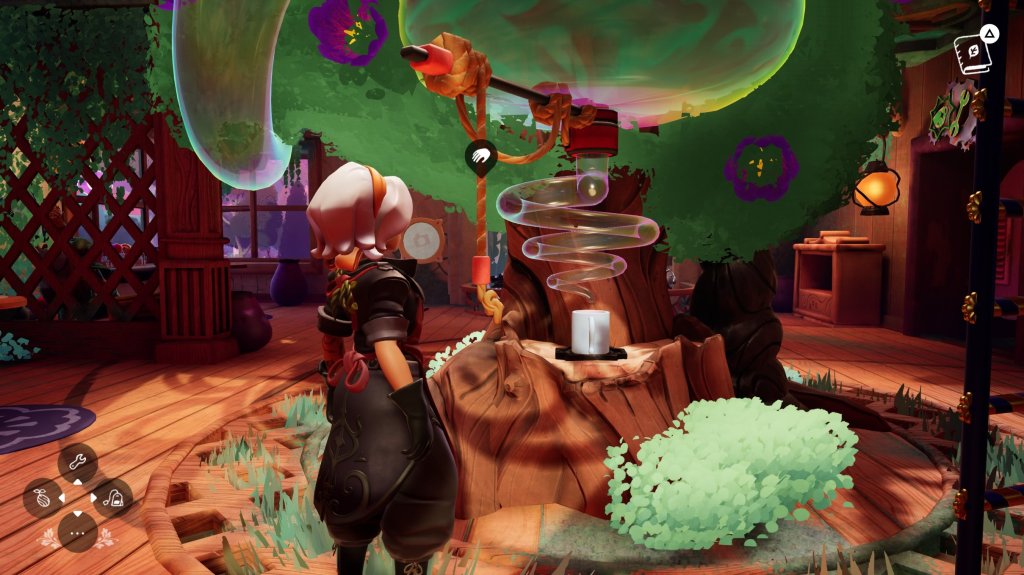This screenshot has width=1024, height=575.
Task: Open the three-dots more options shortcut
Action: (x=77, y=531)
